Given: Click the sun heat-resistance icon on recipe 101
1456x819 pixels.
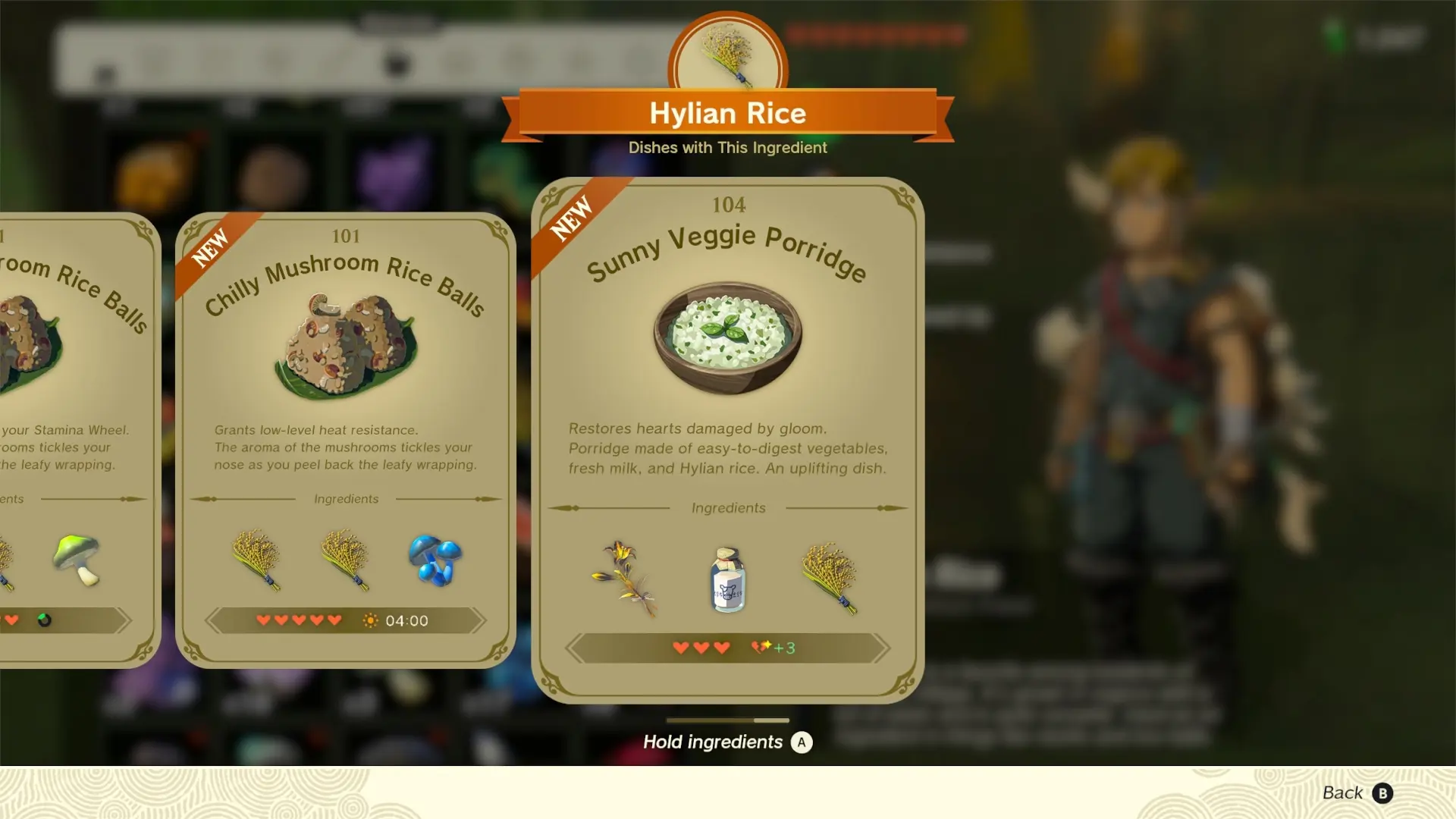Looking at the screenshot, I should 371,620.
